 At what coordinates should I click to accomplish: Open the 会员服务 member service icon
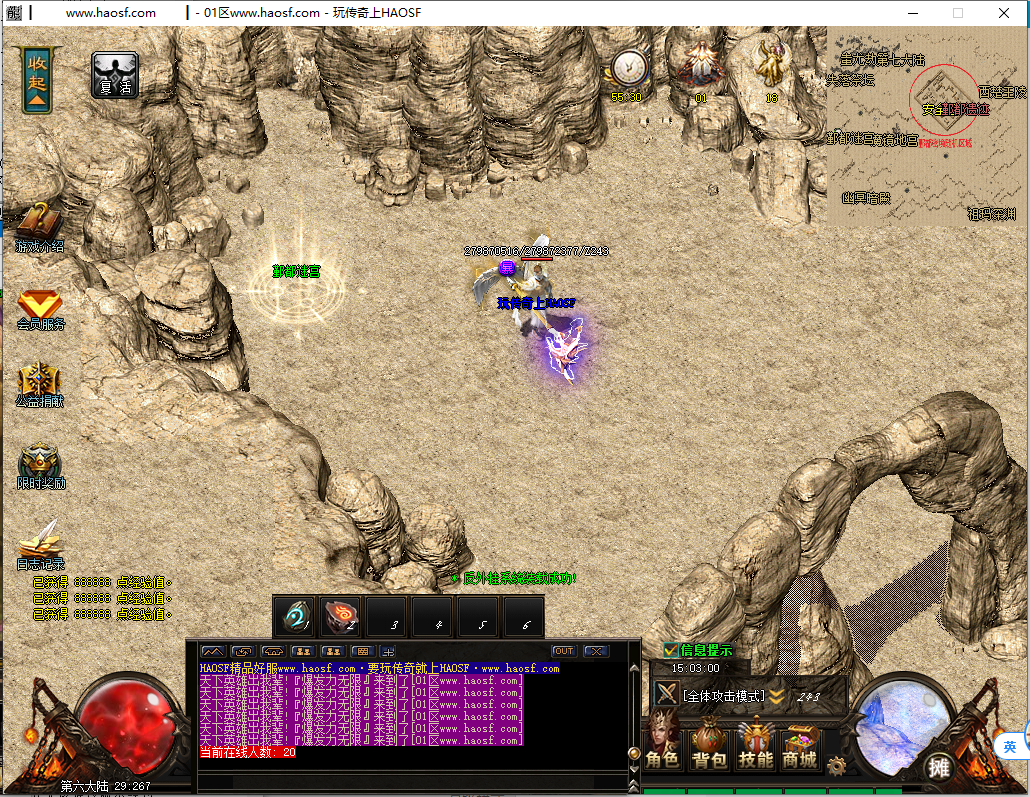[40, 306]
